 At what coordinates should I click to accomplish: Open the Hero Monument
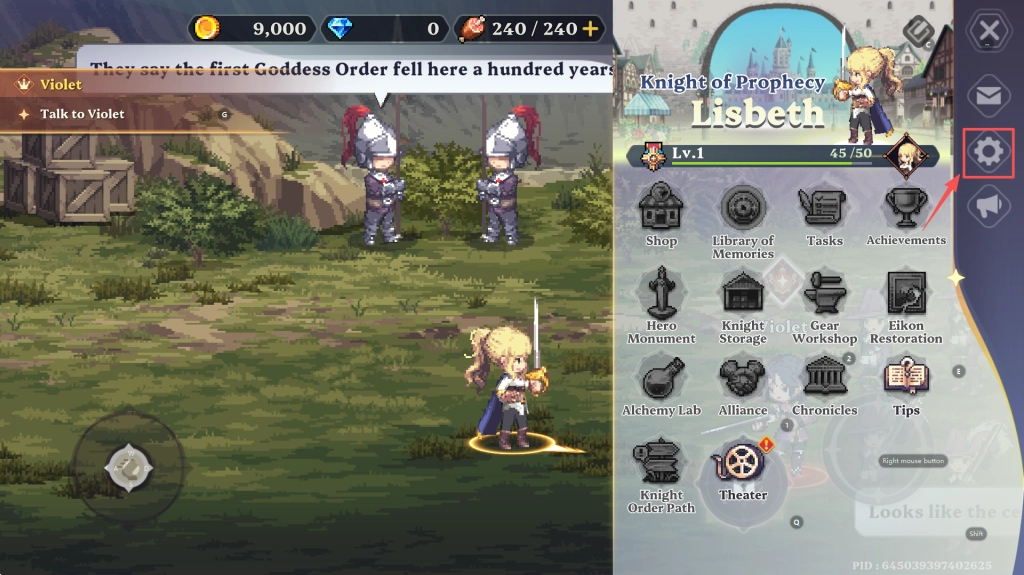(x=661, y=295)
